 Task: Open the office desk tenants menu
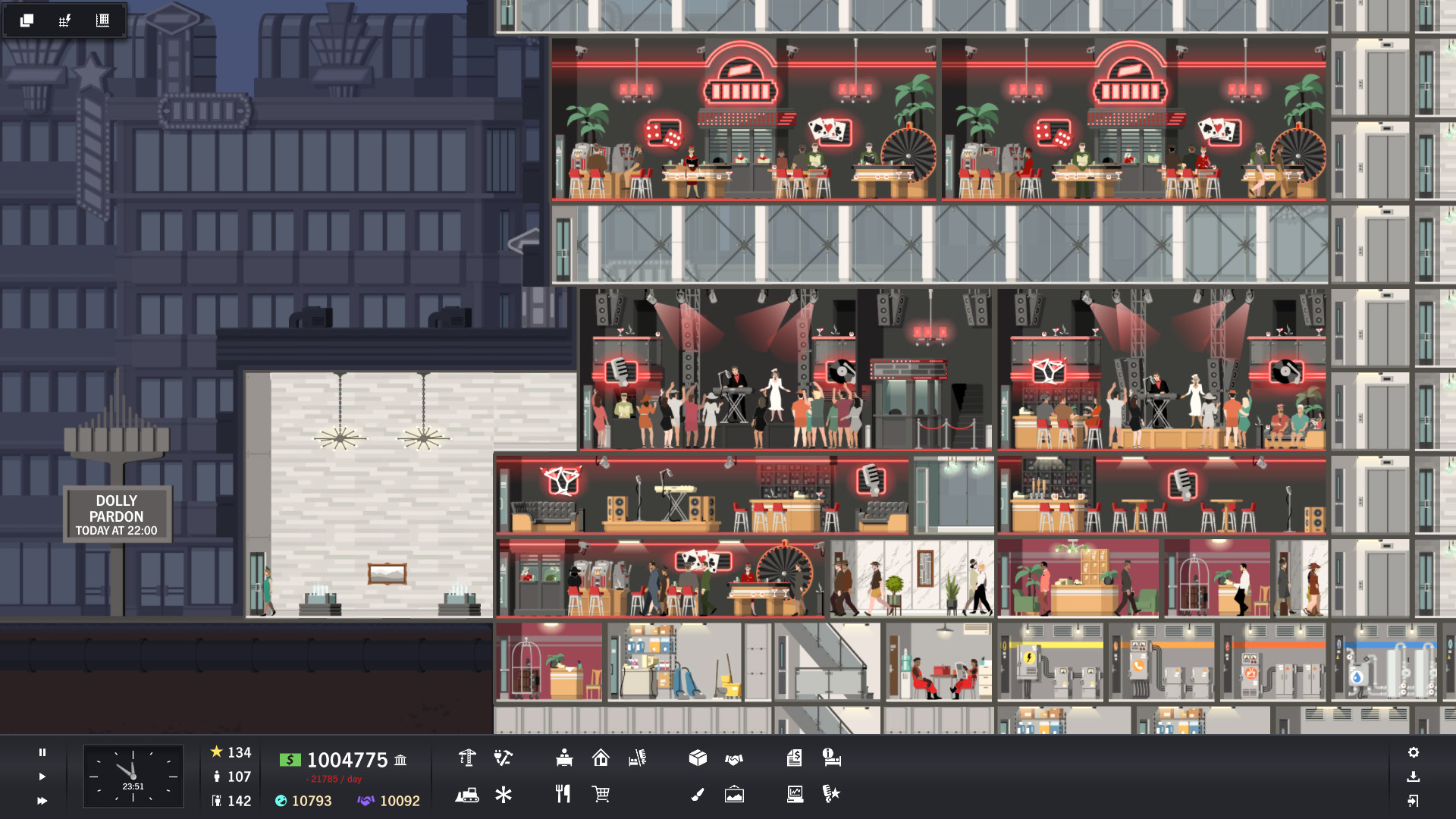(x=563, y=758)
